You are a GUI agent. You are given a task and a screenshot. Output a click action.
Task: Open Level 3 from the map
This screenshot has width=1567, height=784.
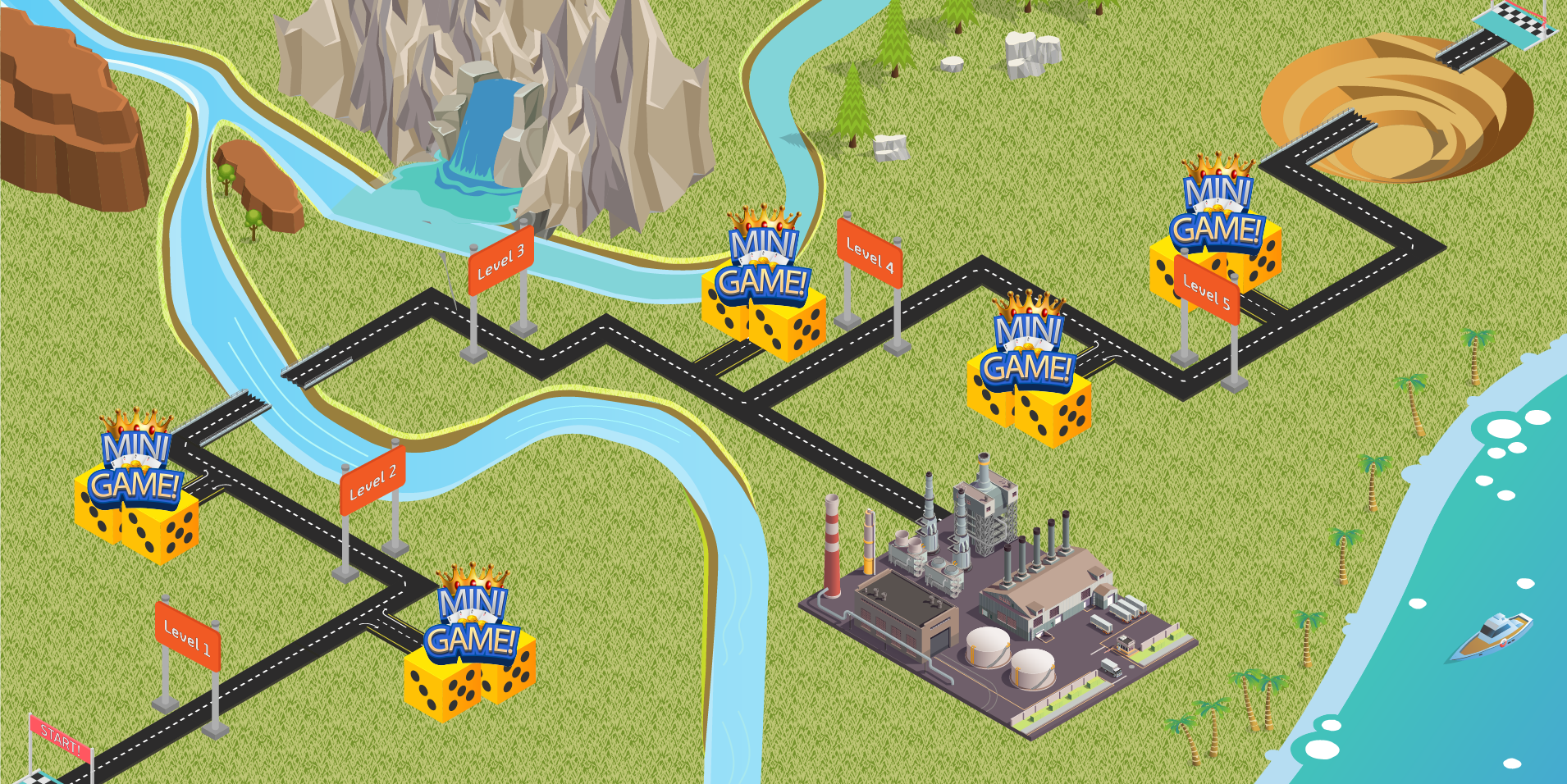pyautogui.click(x=500, y=261)
